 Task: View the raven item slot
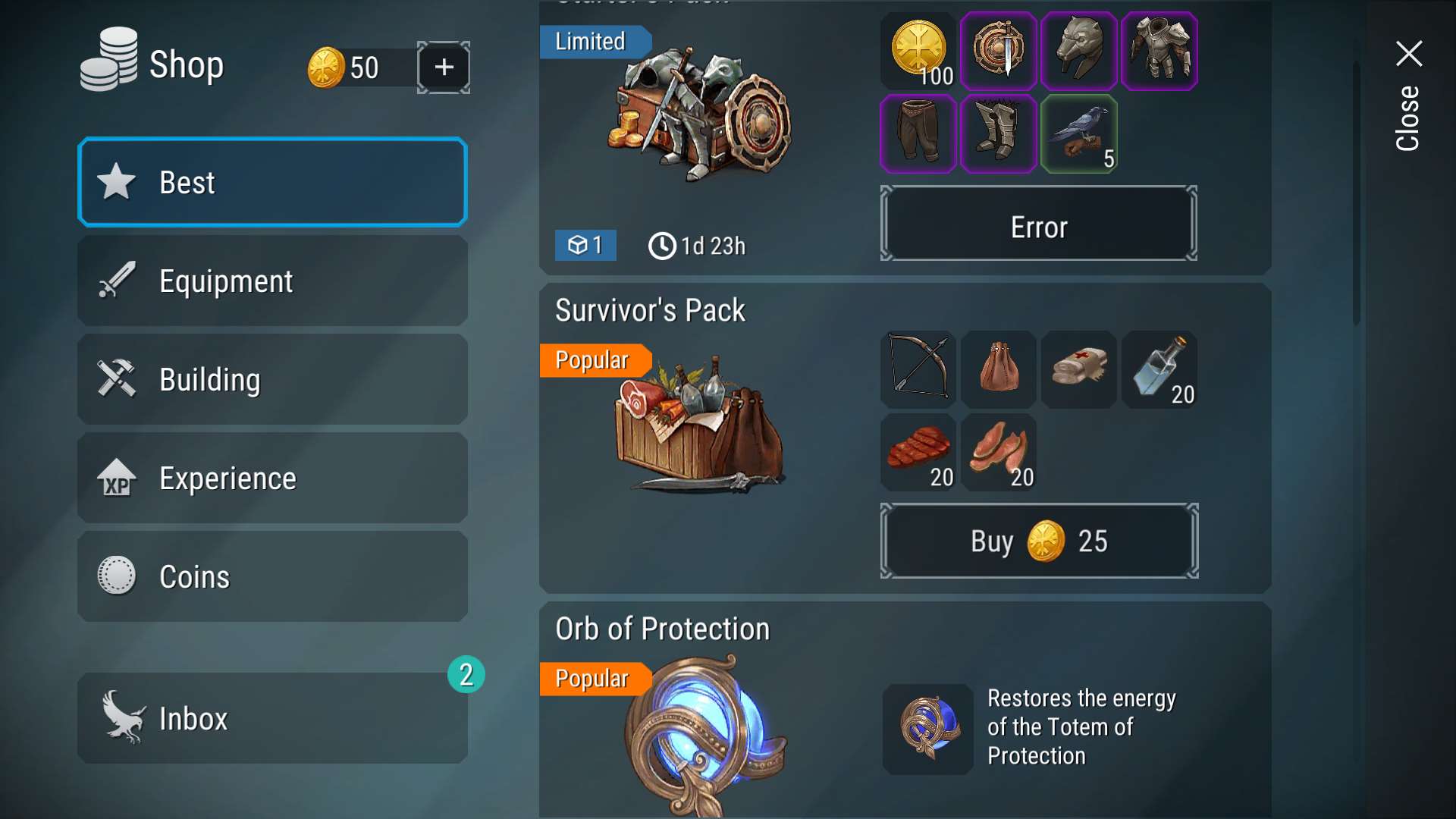(1079, 134)
